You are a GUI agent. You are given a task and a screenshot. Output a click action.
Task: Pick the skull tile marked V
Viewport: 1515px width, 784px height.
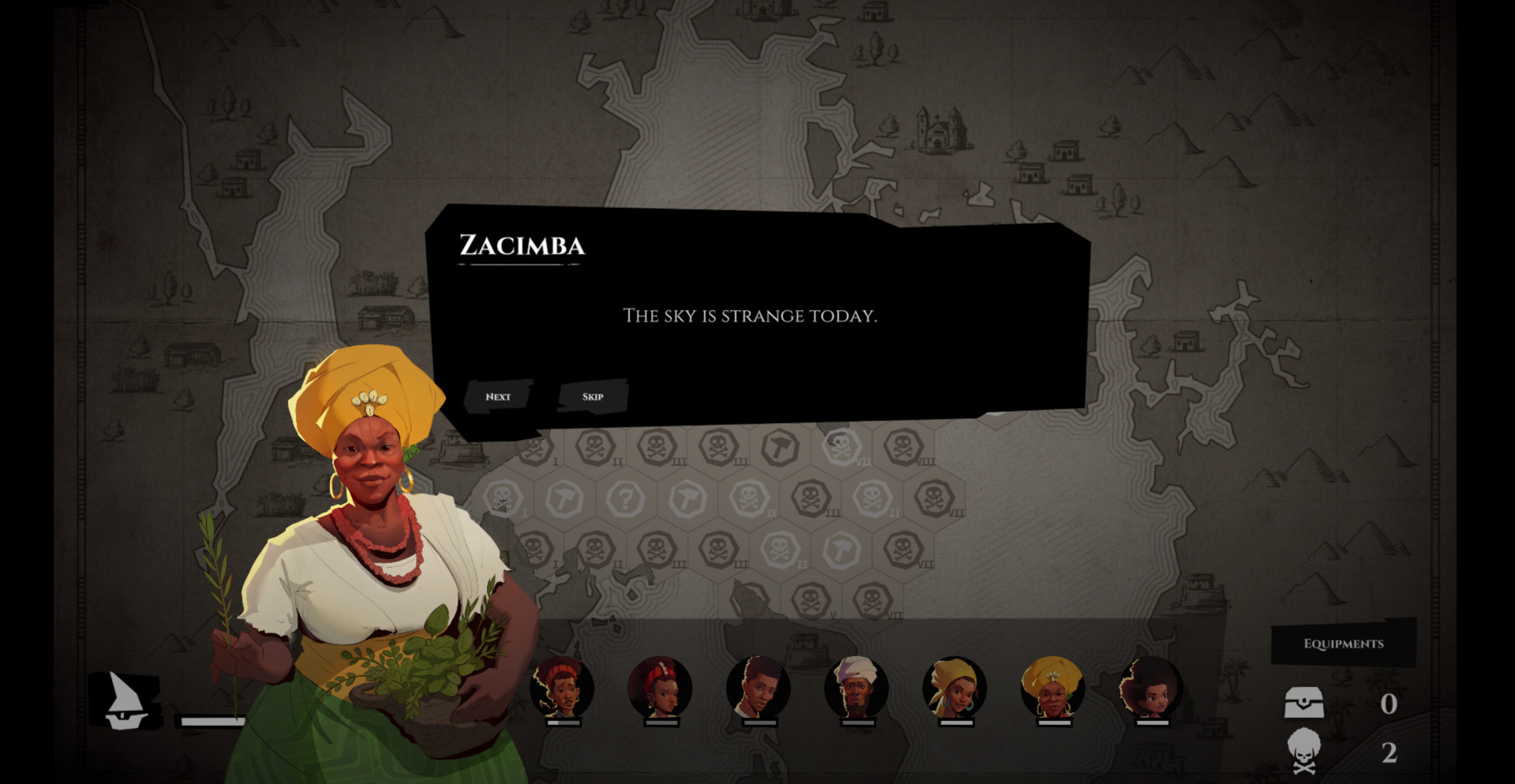[810, 601]
